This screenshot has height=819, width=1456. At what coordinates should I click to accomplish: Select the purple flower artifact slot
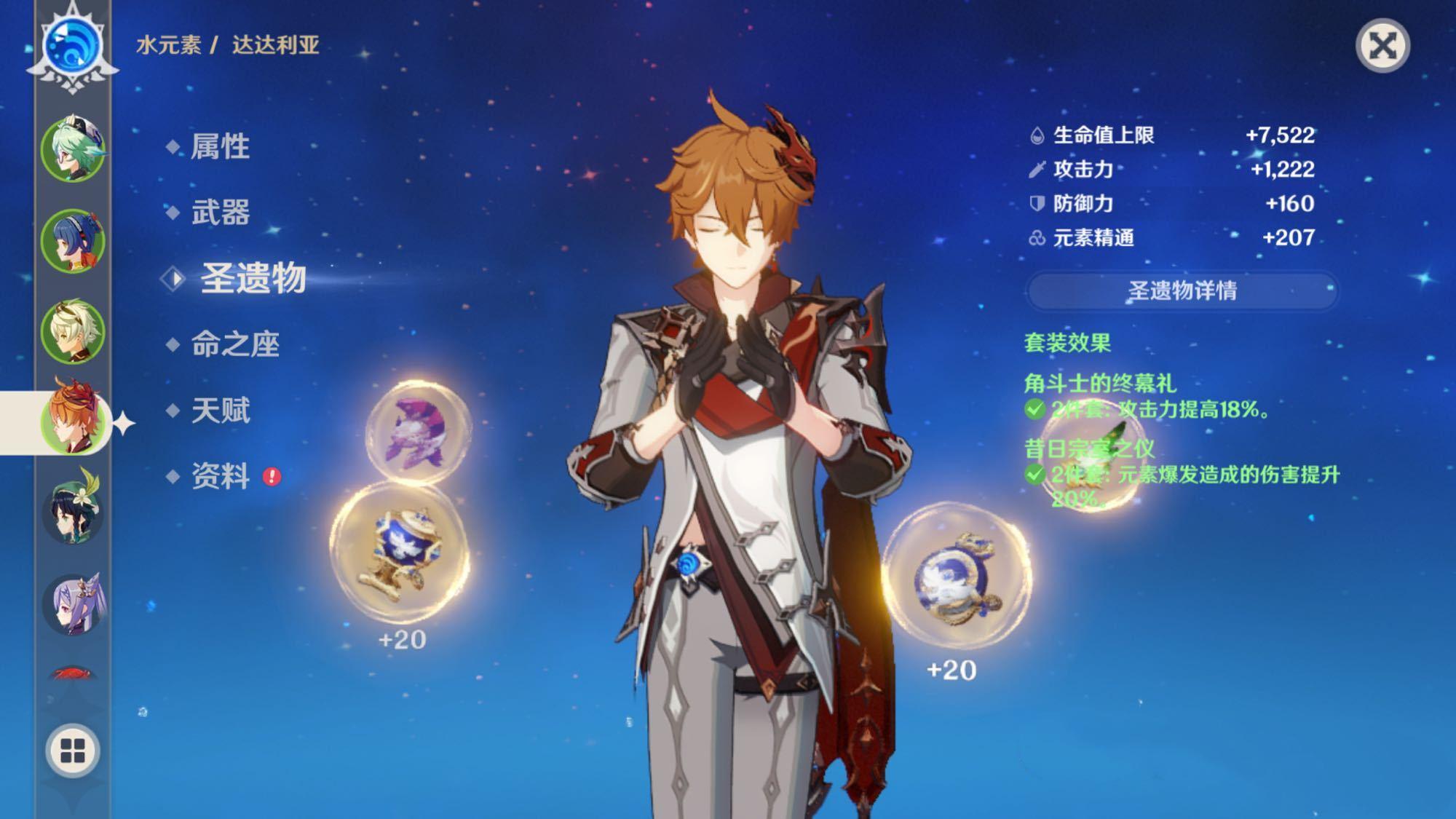point(417,432)
